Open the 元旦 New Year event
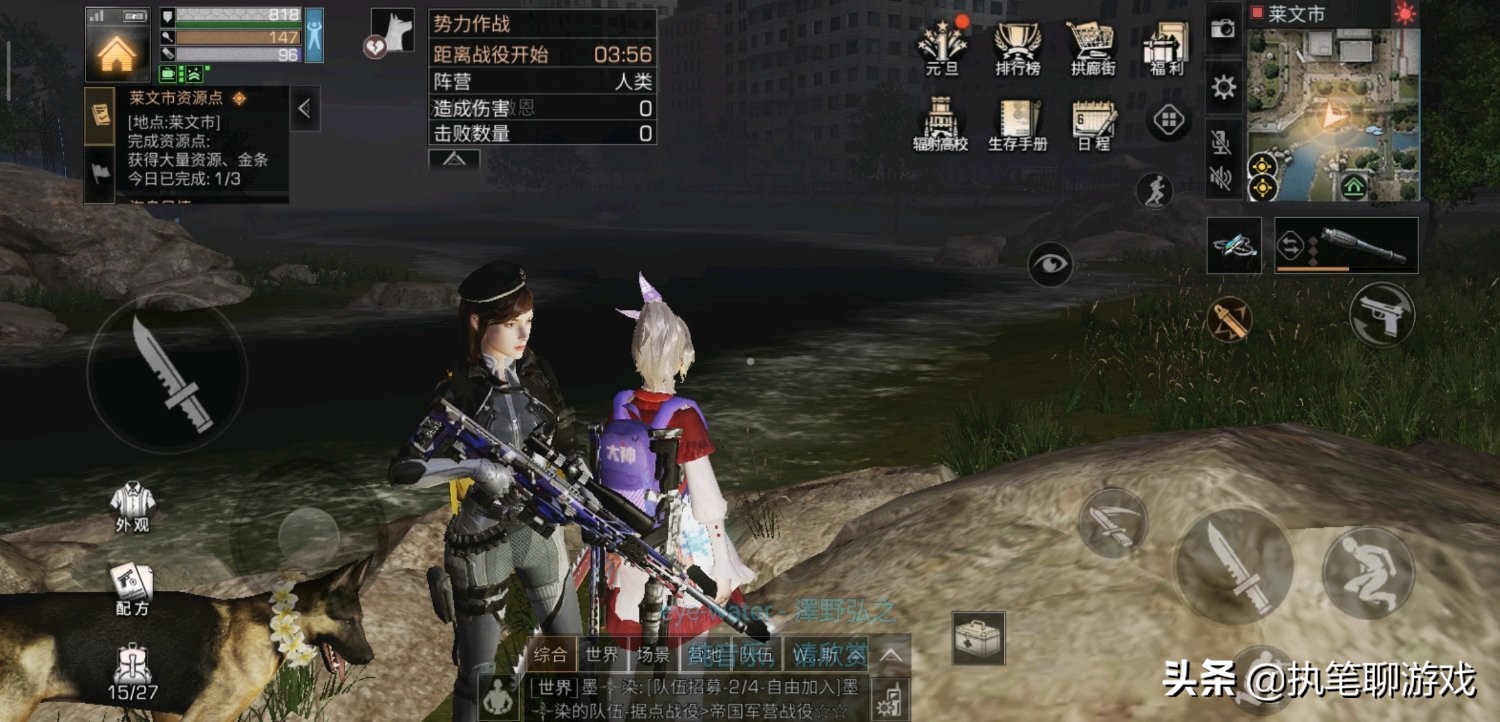This screenshot has height=722, width=1500. point(940,45)
